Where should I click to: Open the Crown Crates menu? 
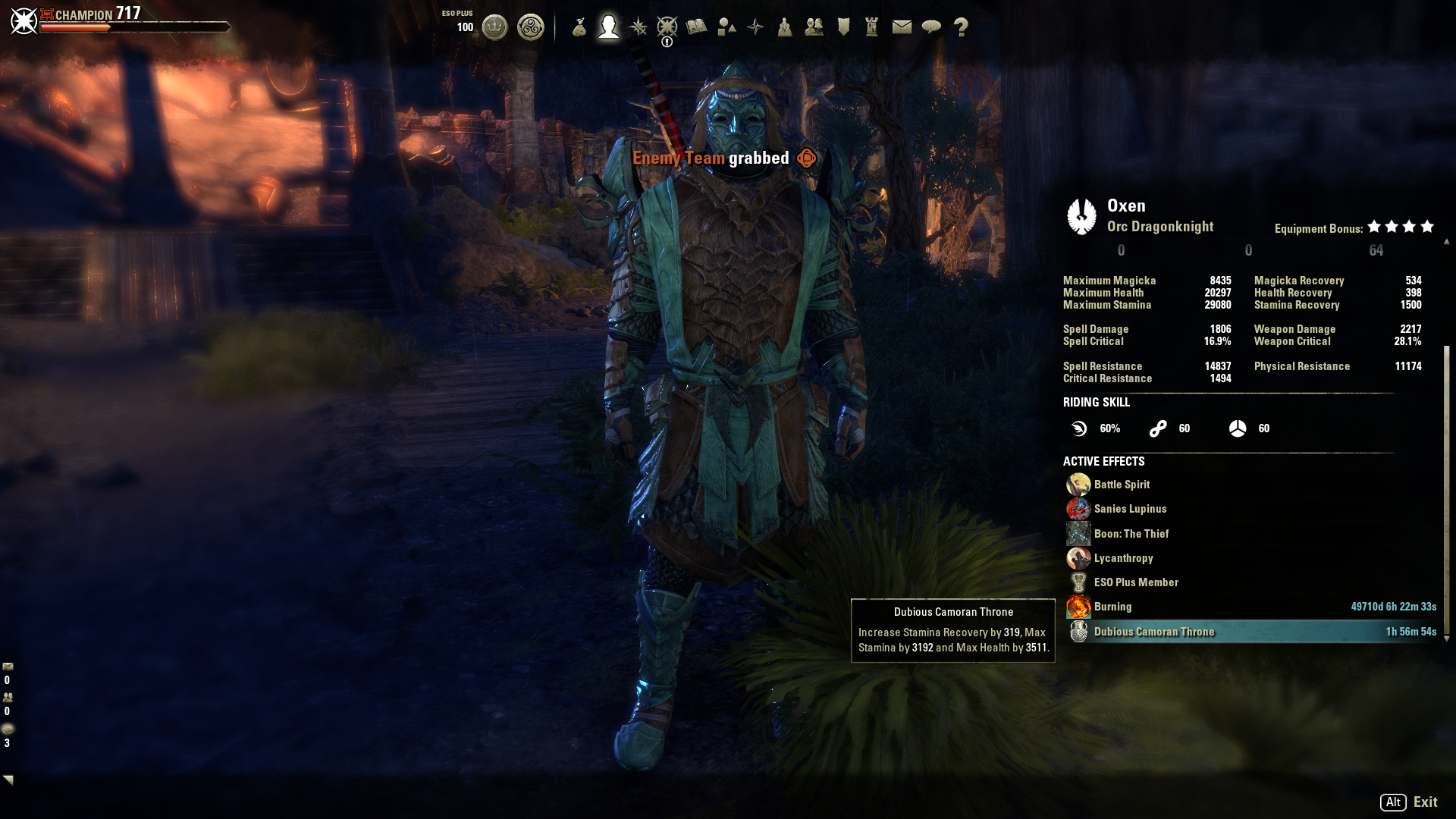coord(531,25)
